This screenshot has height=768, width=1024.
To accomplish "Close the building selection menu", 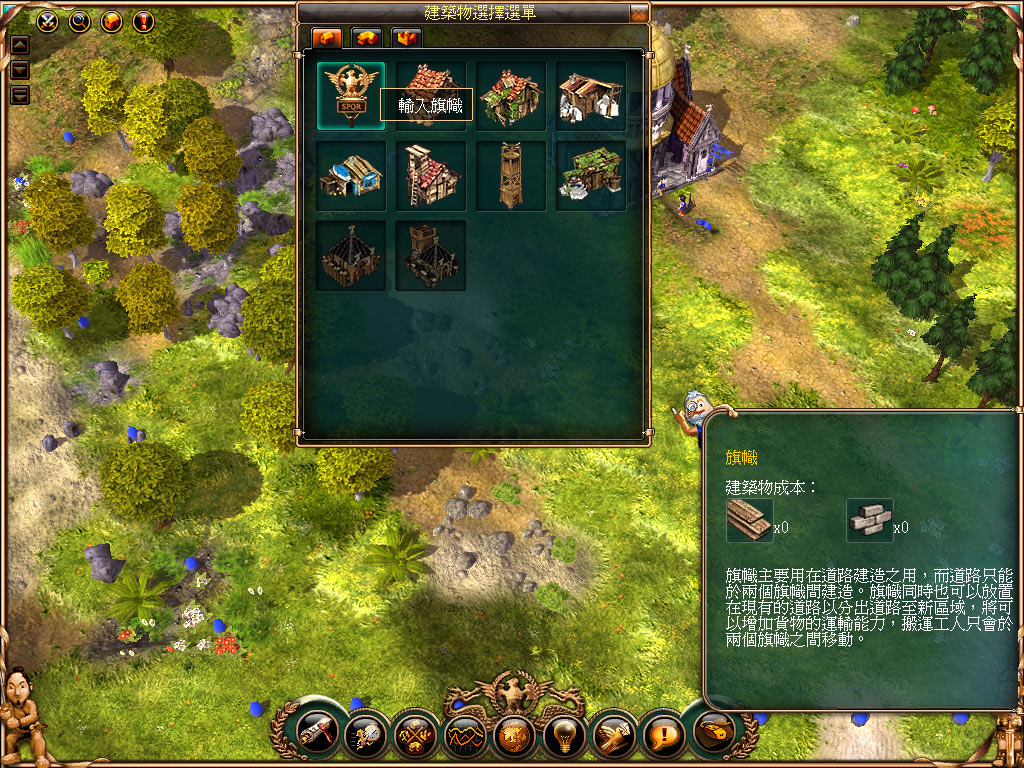I will (639, 14).
